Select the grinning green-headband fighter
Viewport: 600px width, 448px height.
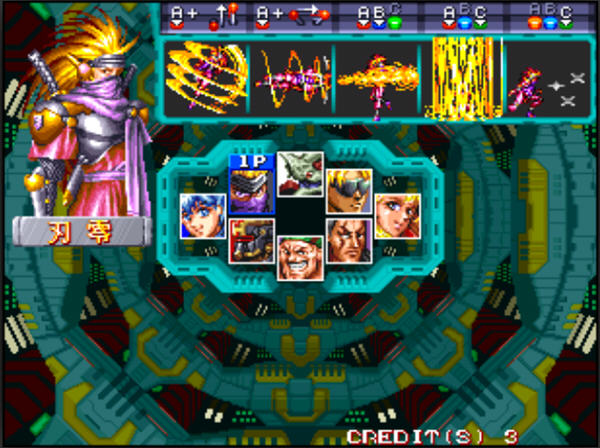(x=300, y=258)
